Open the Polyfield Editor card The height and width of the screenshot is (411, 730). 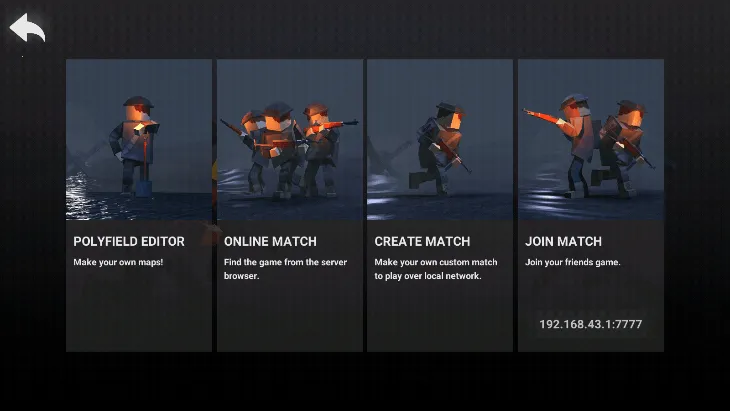[x=139, y=205]
